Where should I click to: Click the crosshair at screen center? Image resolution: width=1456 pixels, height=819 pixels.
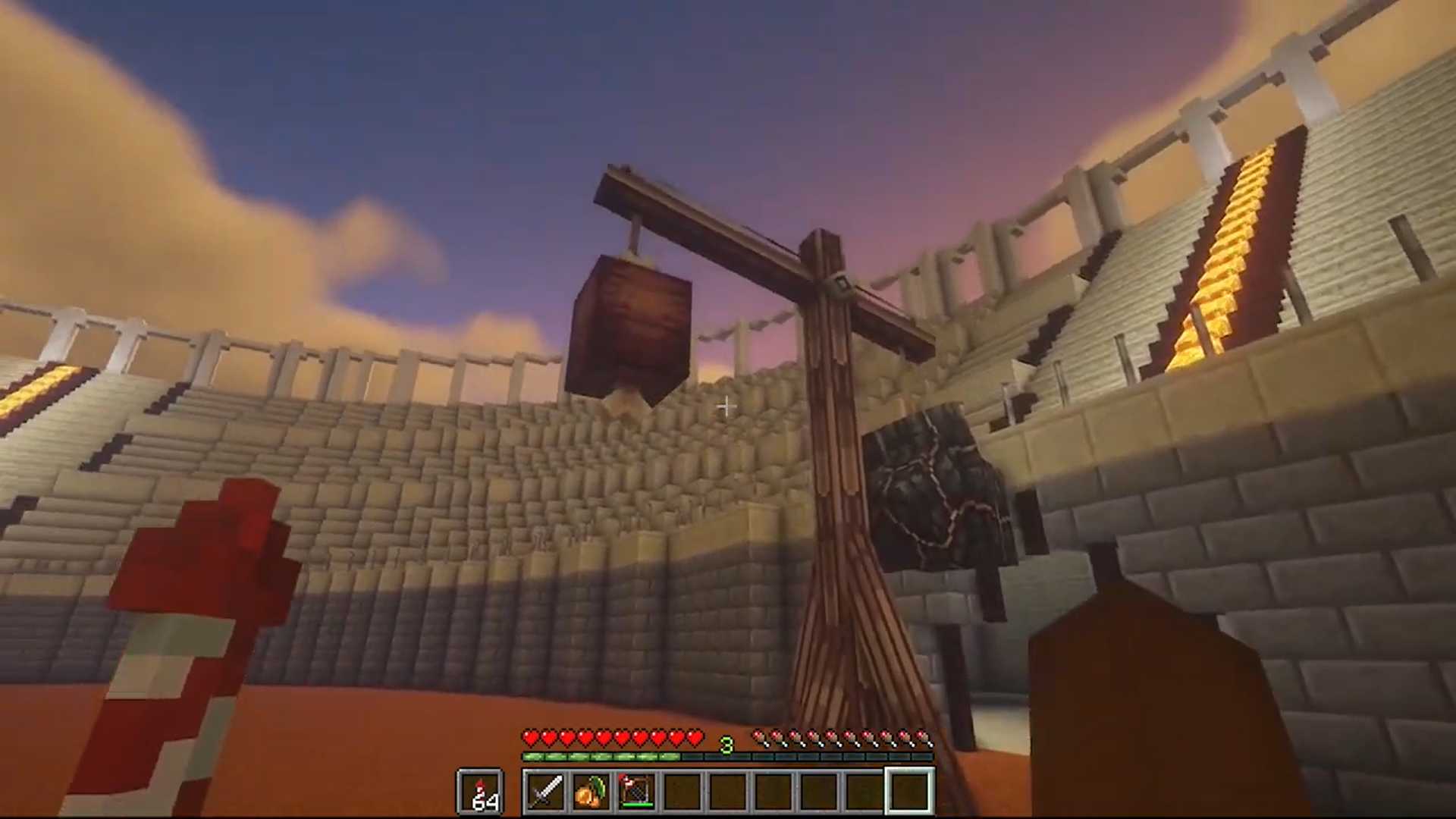725,407
